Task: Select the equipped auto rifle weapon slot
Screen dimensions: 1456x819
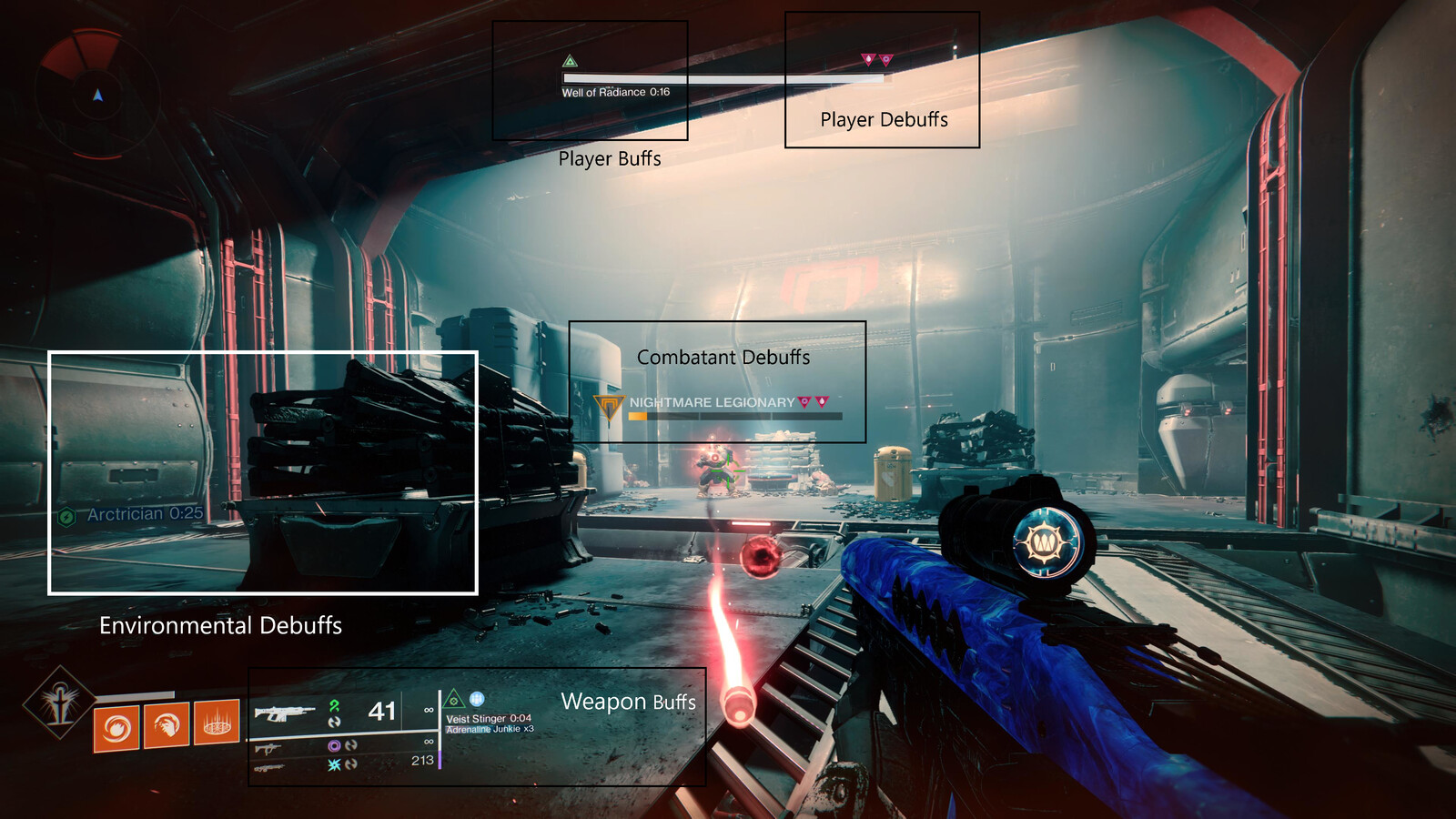Action: tap(285, 712)
